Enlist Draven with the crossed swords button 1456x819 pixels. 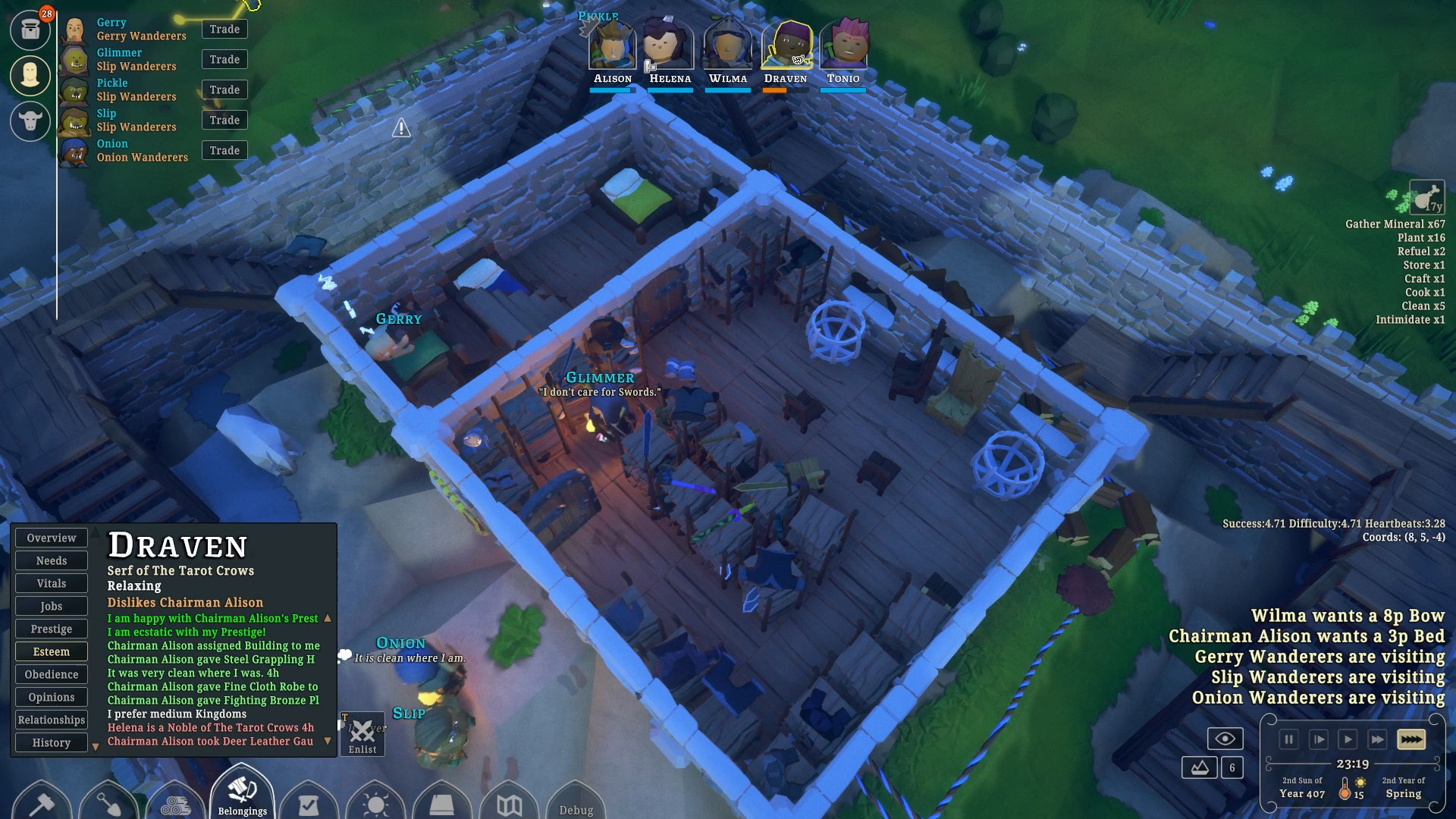tap(362, 735)
